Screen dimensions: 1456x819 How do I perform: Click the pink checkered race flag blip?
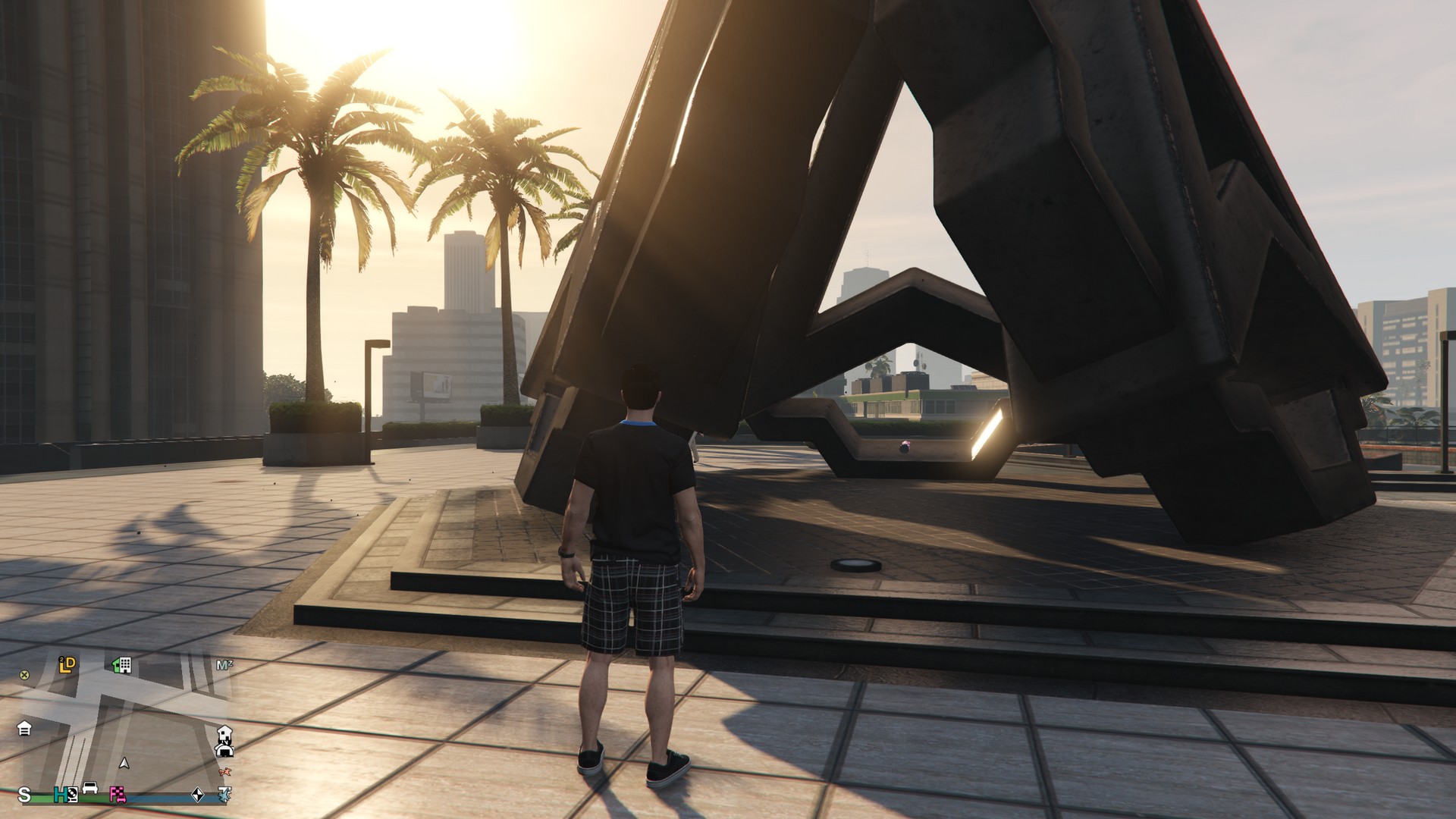(x=118, y=795)
